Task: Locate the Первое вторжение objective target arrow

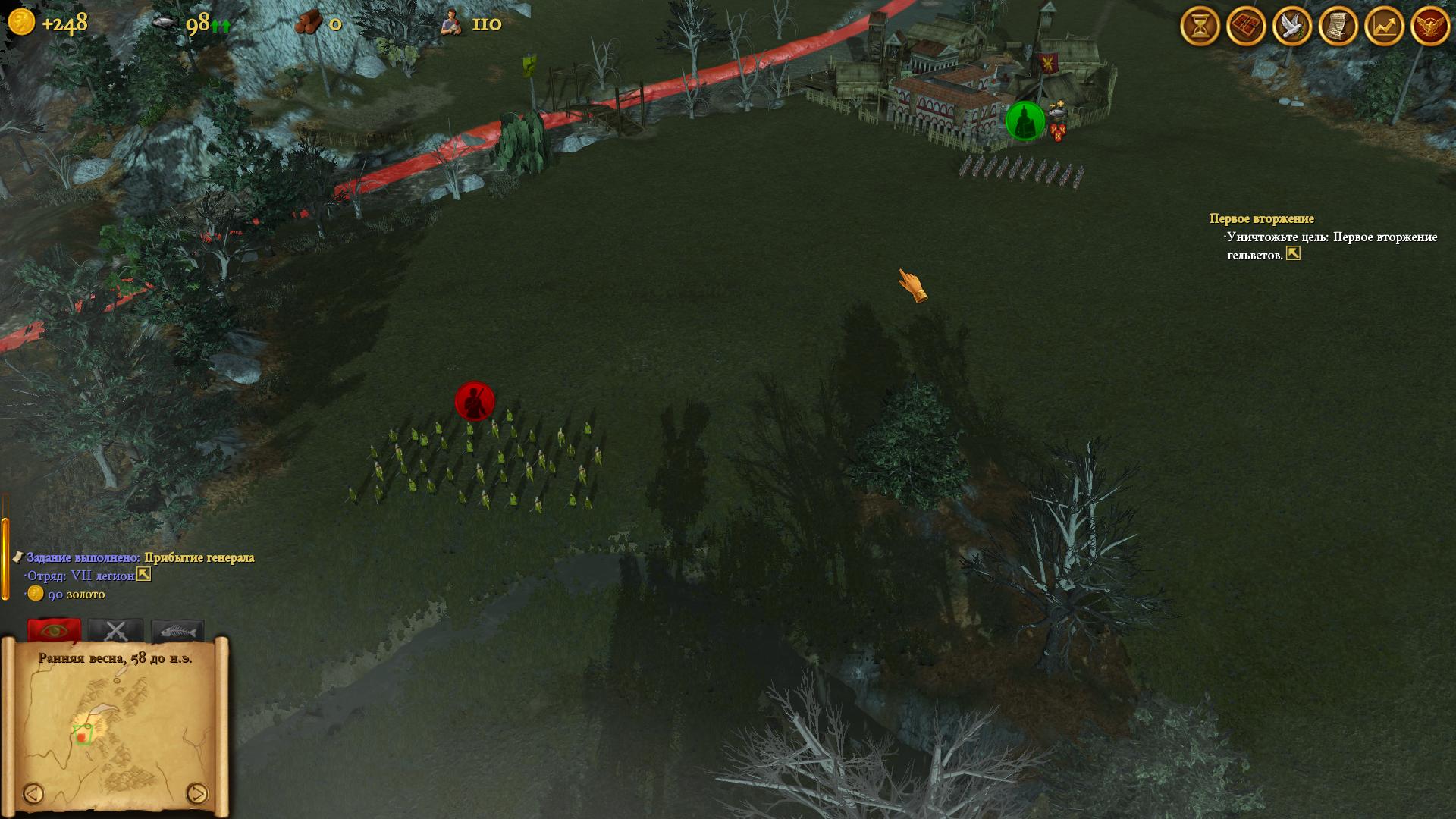Action: tap(1293, 254)
